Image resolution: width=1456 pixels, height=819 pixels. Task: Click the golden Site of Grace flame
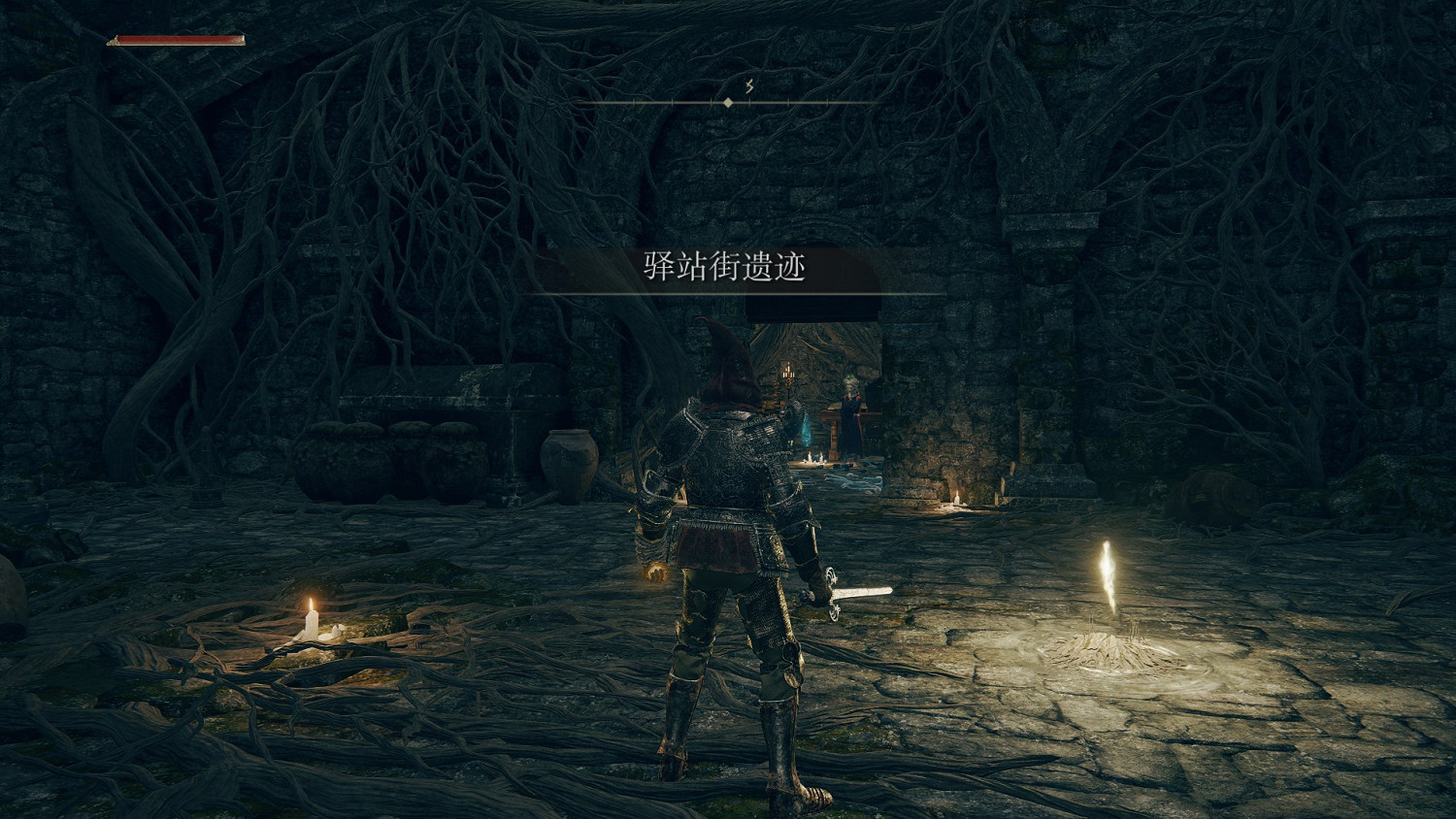pyautogui.click(x=1109, y=573)
